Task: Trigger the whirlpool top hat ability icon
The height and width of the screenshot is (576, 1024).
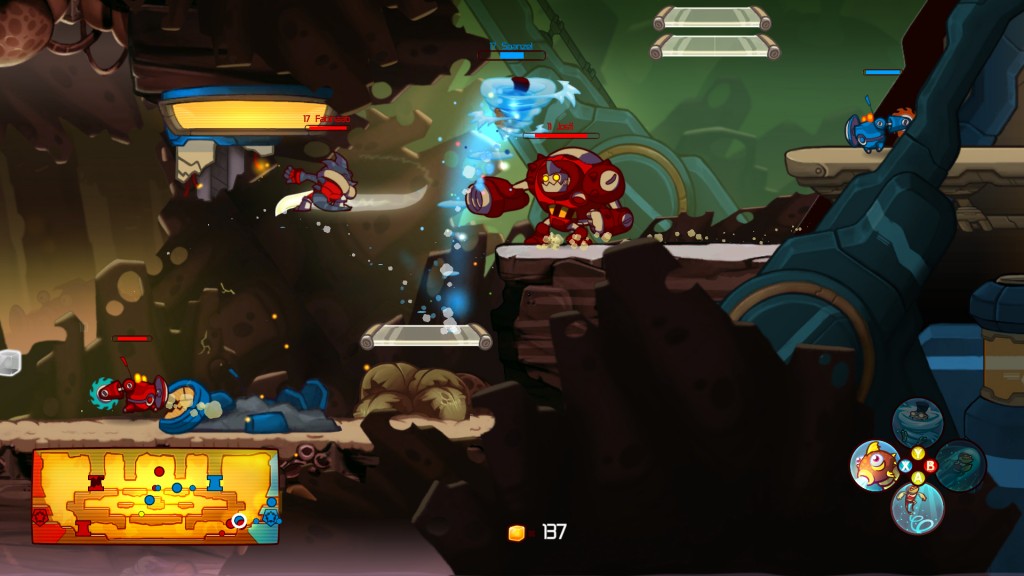Action: (917, 422)
